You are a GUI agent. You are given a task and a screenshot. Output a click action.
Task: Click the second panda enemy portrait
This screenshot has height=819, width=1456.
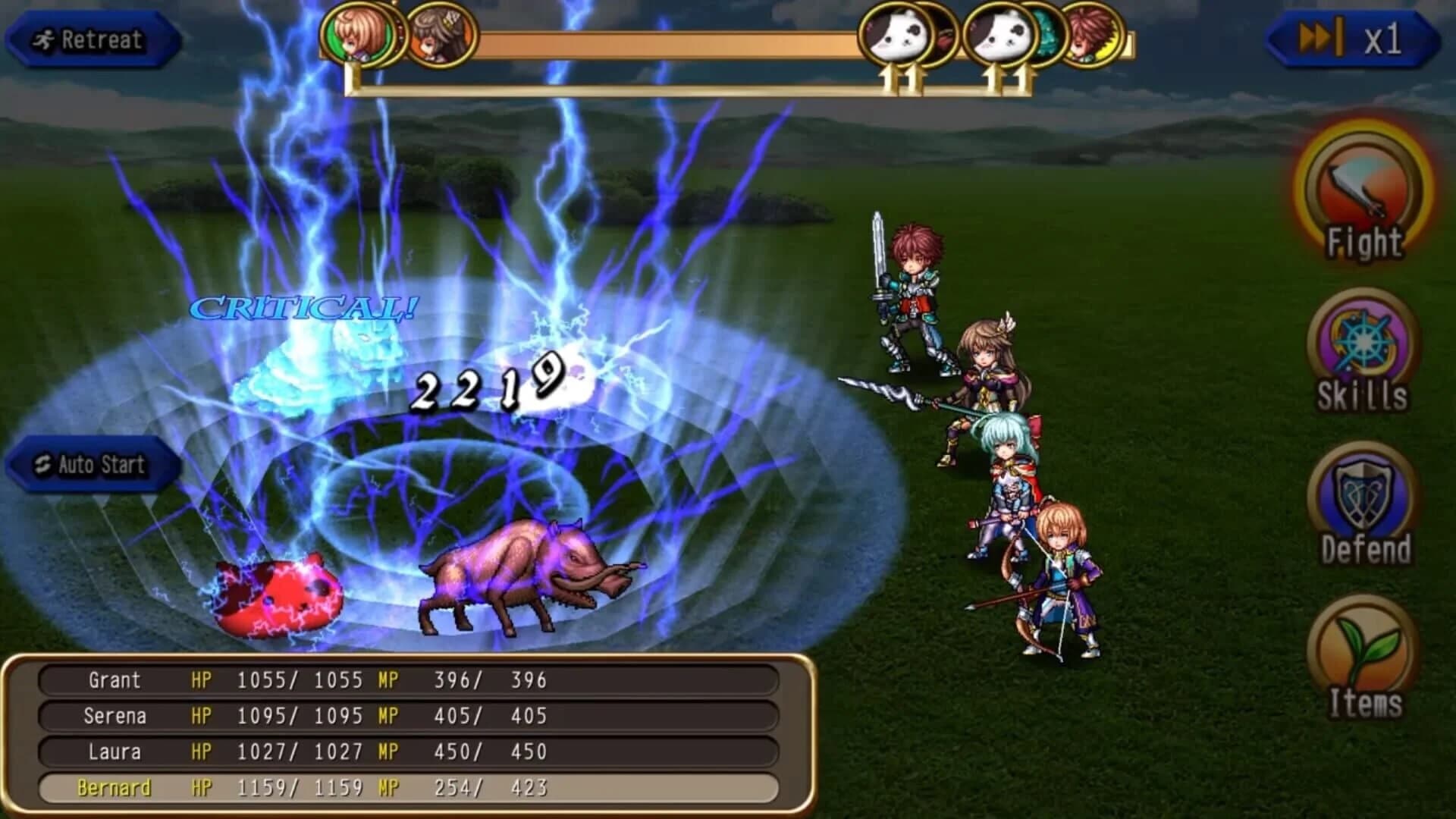point(999,36)
